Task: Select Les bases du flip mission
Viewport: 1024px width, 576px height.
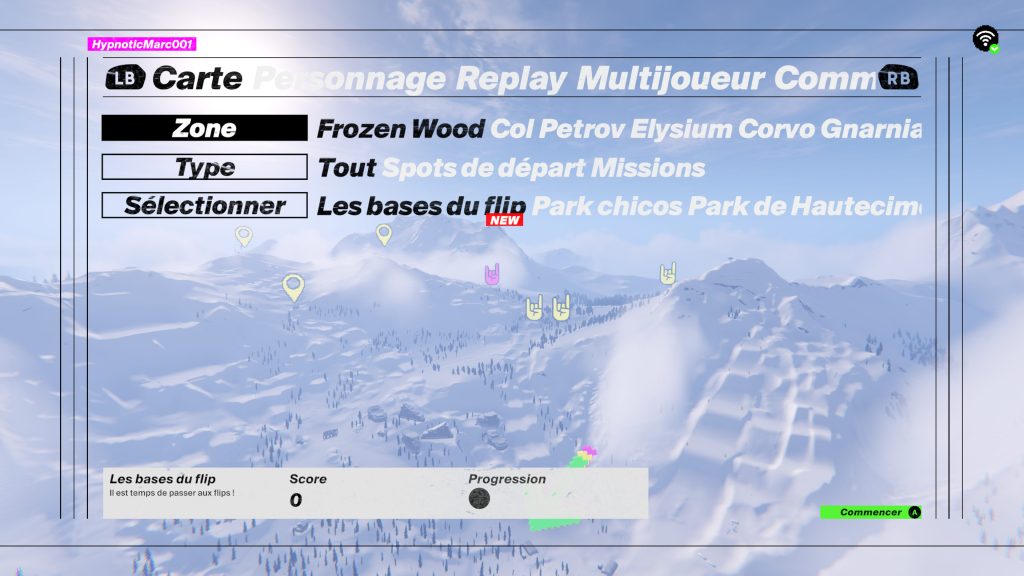Action: click(421, 206)
